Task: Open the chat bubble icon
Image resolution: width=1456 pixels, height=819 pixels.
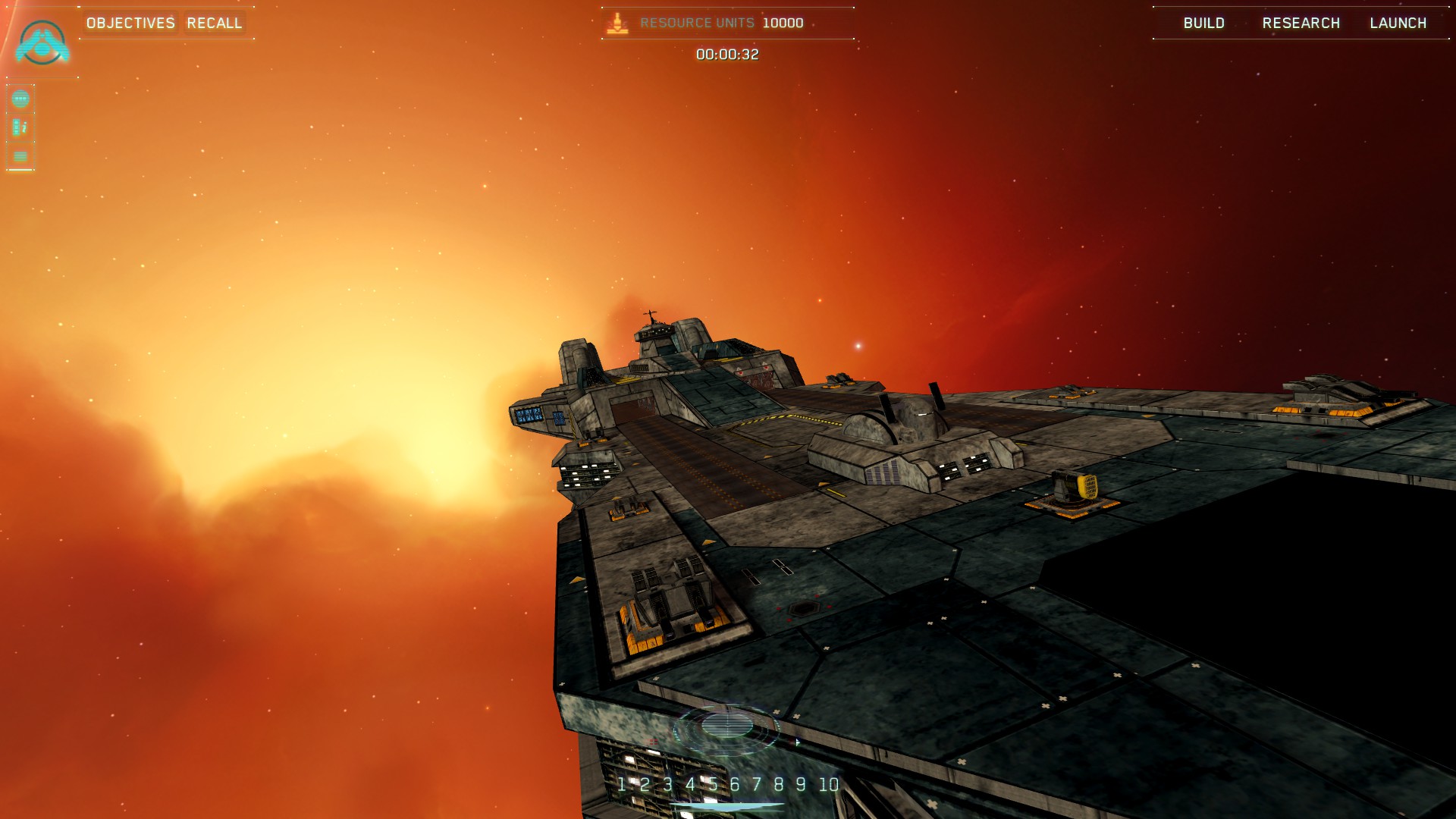Action: click(x=20, y=99)
